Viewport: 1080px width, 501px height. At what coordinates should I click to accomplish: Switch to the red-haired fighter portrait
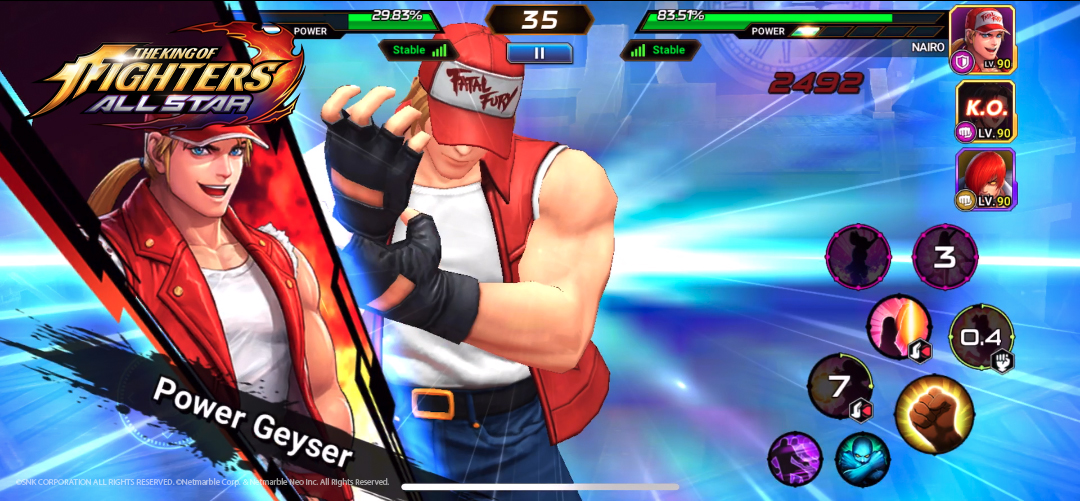point(984,179)
